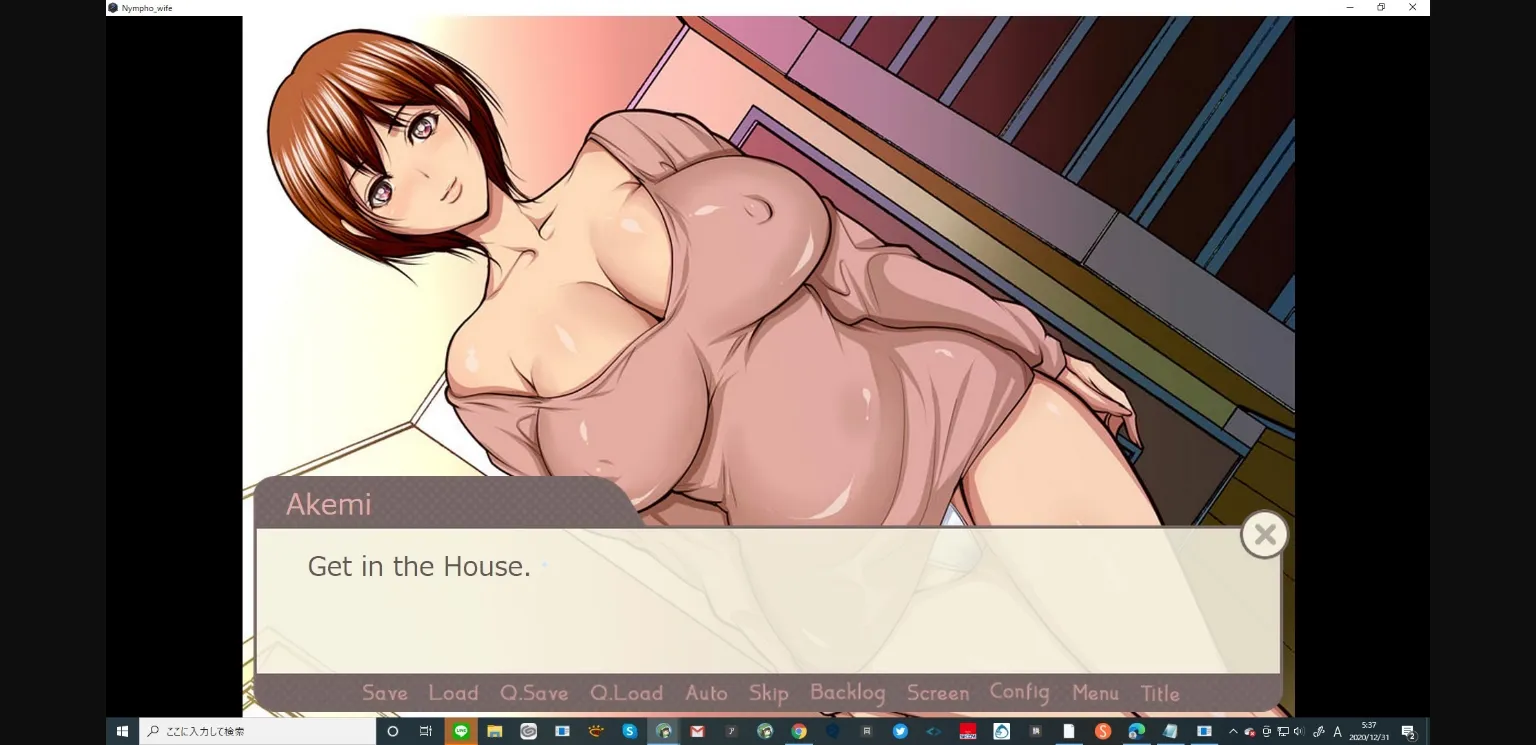The image size is (1536, 745).
Task: Open Twitter from the taskbar
Action: (900, 731)
